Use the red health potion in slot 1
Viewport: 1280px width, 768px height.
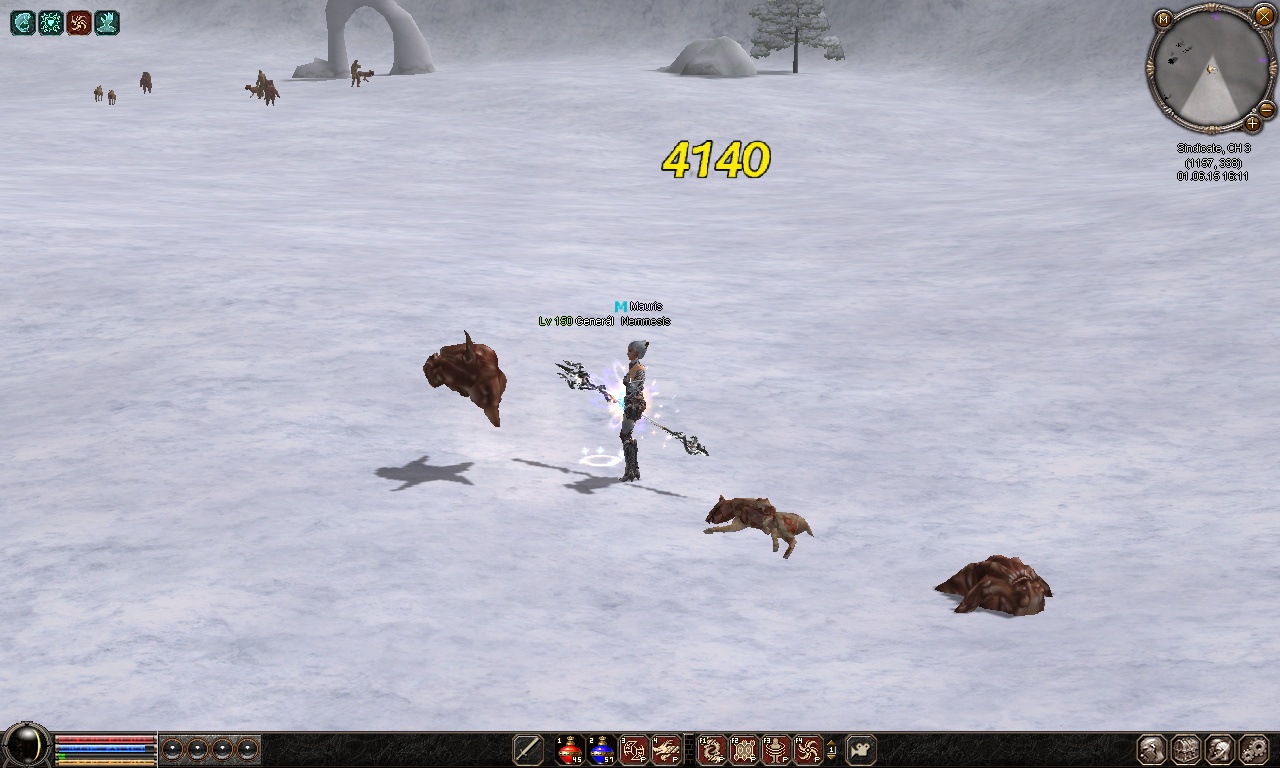[570, 749]
